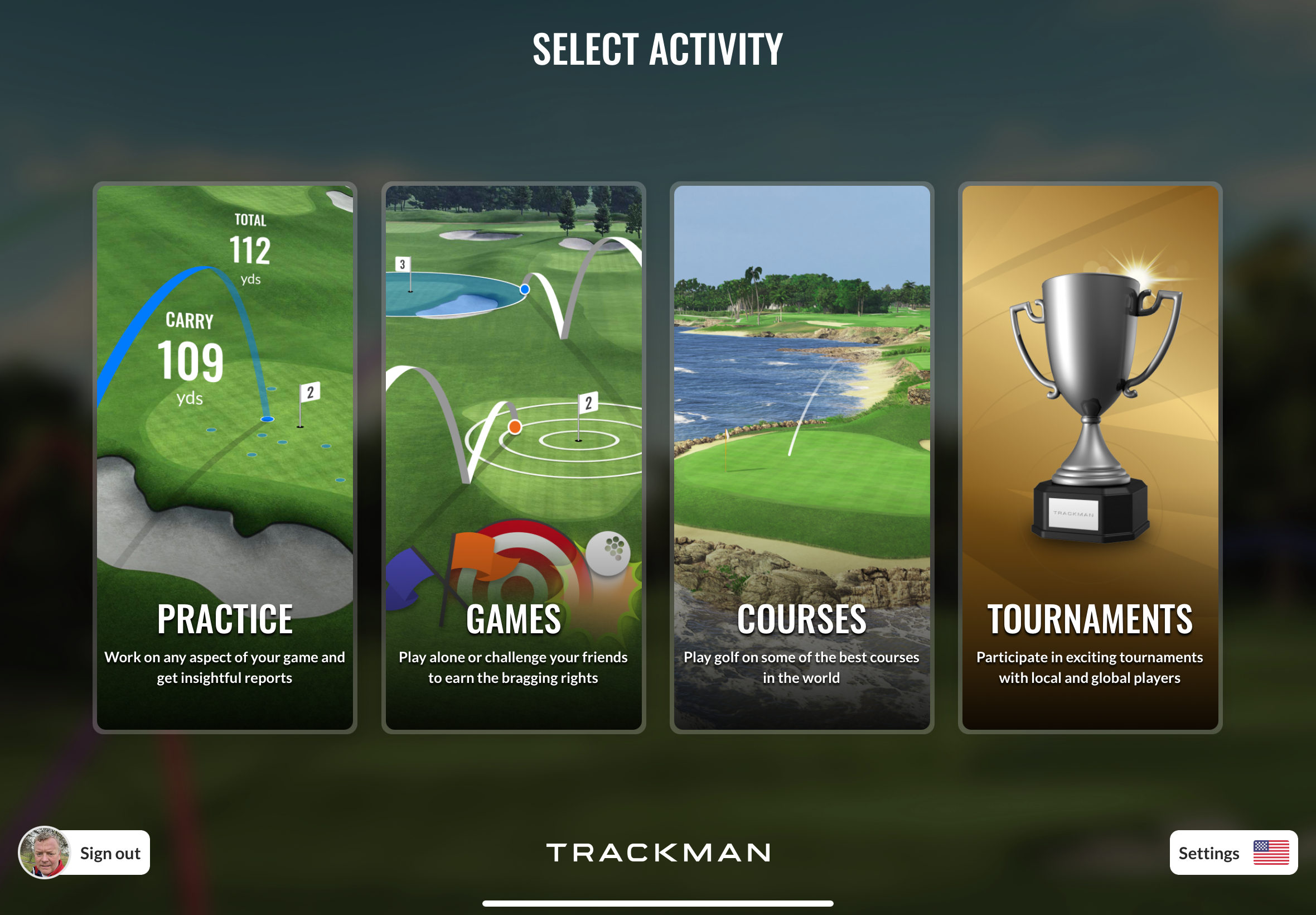Open Settings with the US flag
Viewport: 1316px width, 915px height.
pyautogui.click(x=1233, y=853)
